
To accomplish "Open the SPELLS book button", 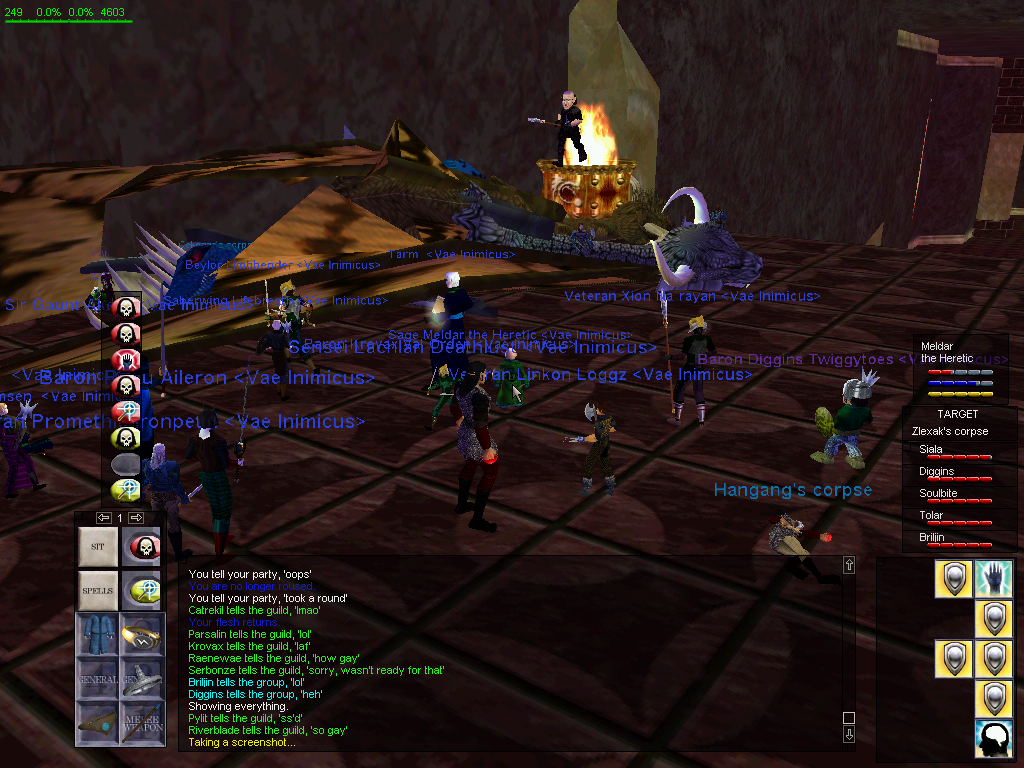I will point(98,591).
